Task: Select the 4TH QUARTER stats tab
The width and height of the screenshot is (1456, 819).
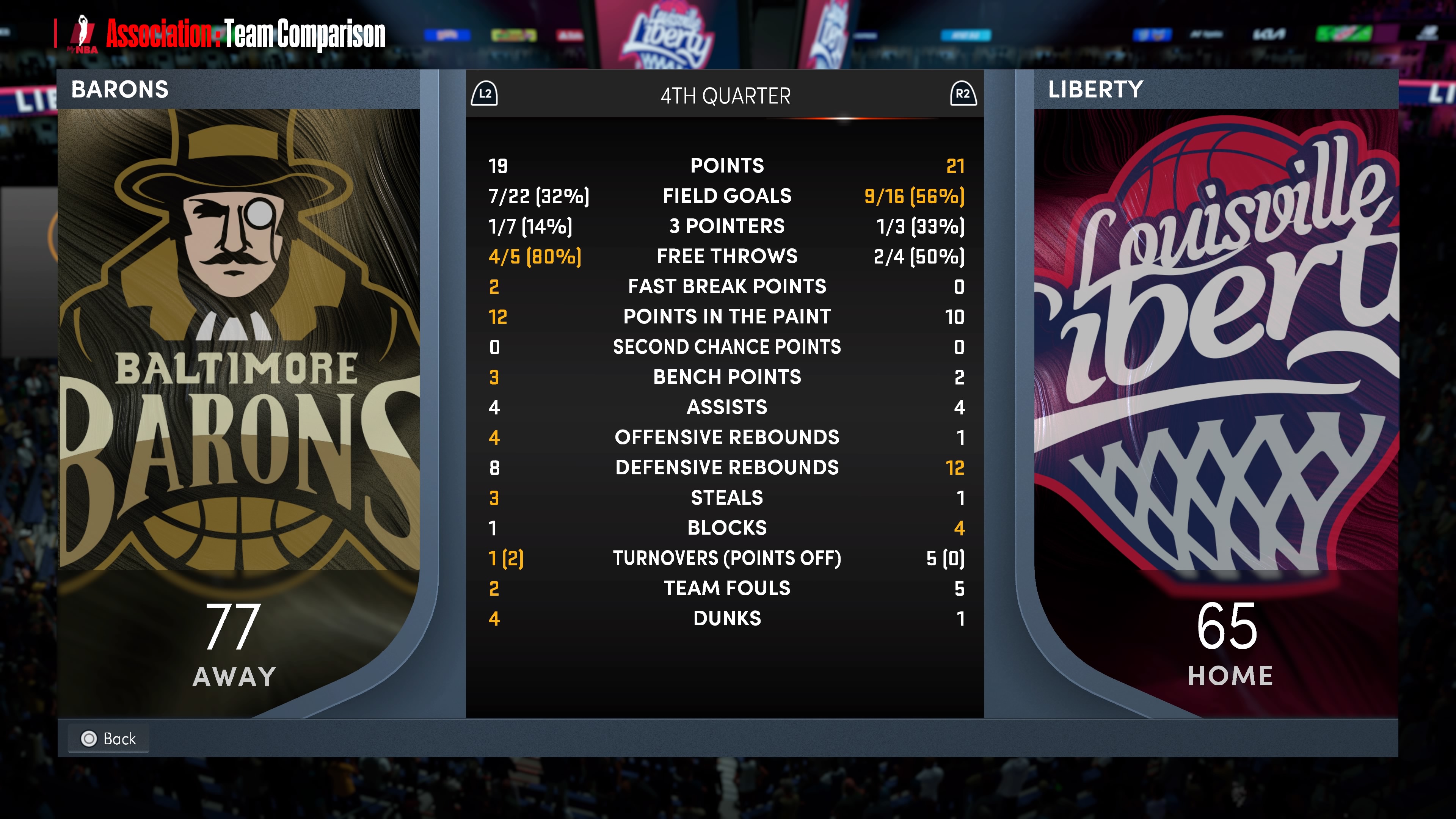Action: pos(725,96)
